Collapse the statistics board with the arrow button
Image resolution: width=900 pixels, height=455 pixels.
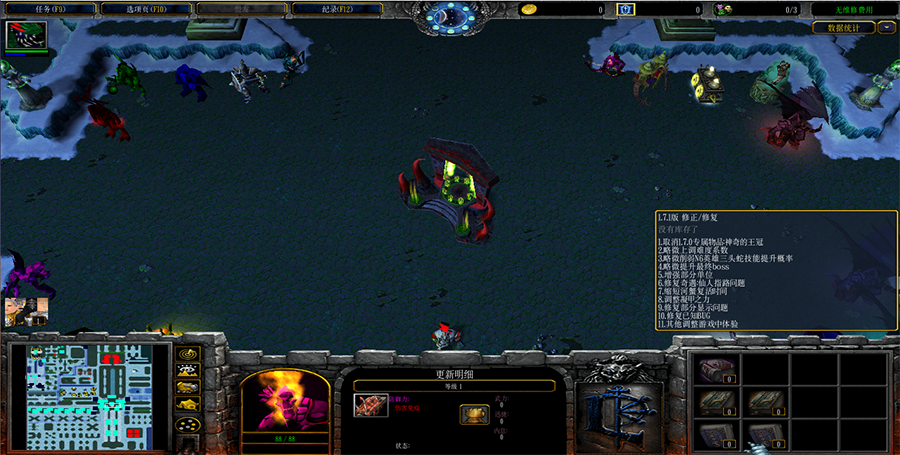point(886,28)
